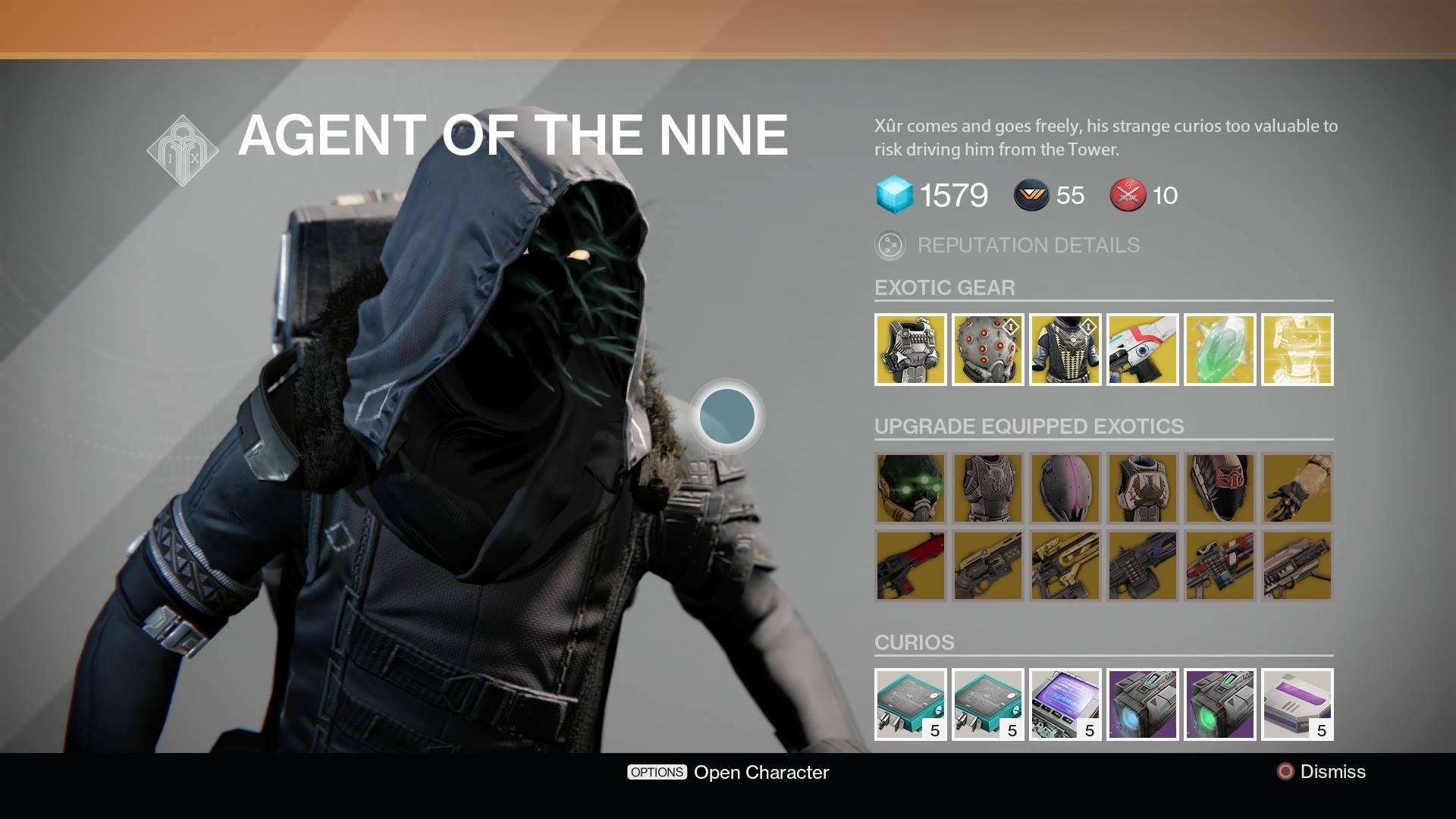Image resolution: width=1456 pixels, height=819 pixels.
Task: Click the purple telemetry item in Curios
Action: tap(1065, 704)
